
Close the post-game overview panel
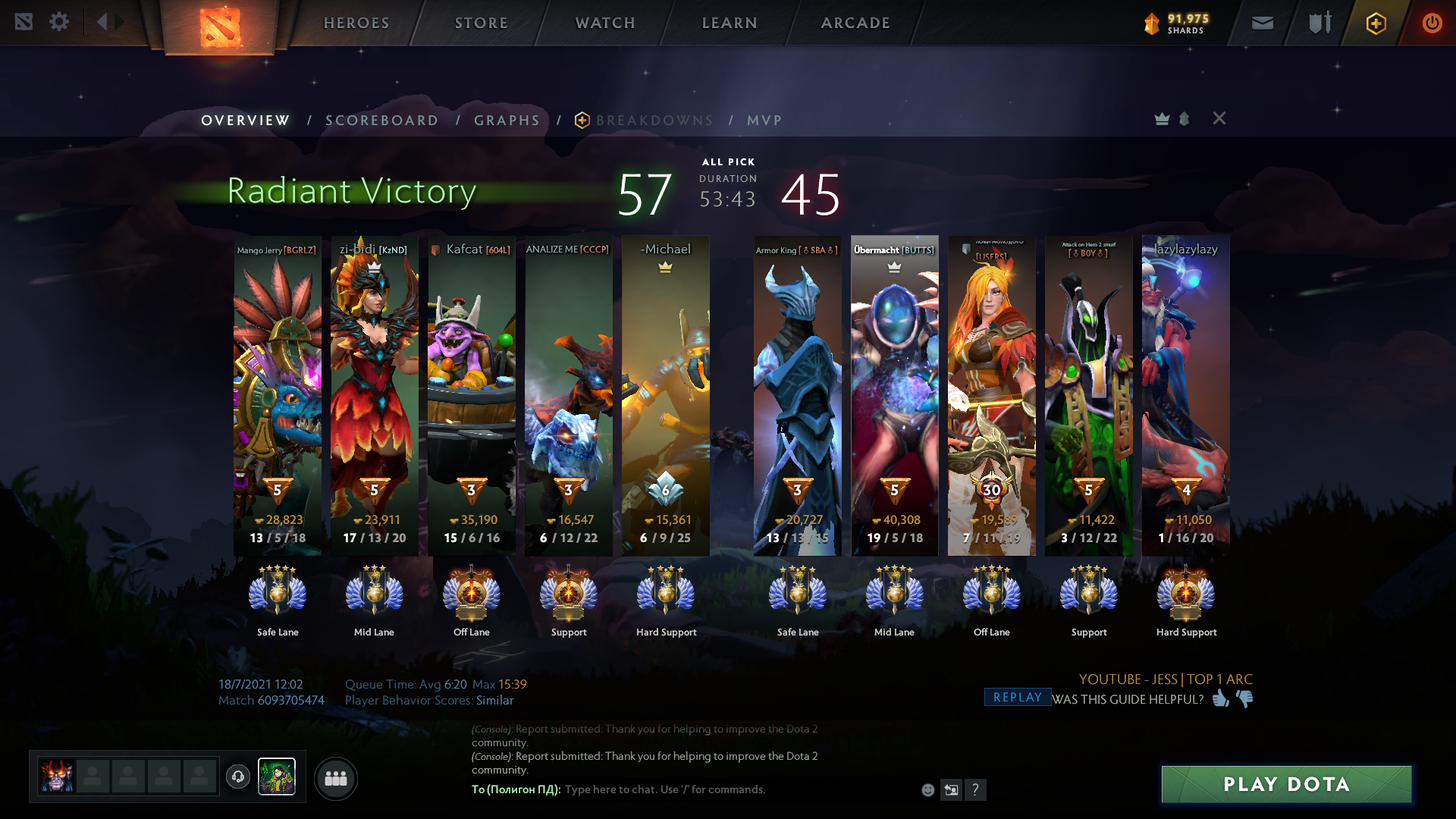tap(1219, 118)
